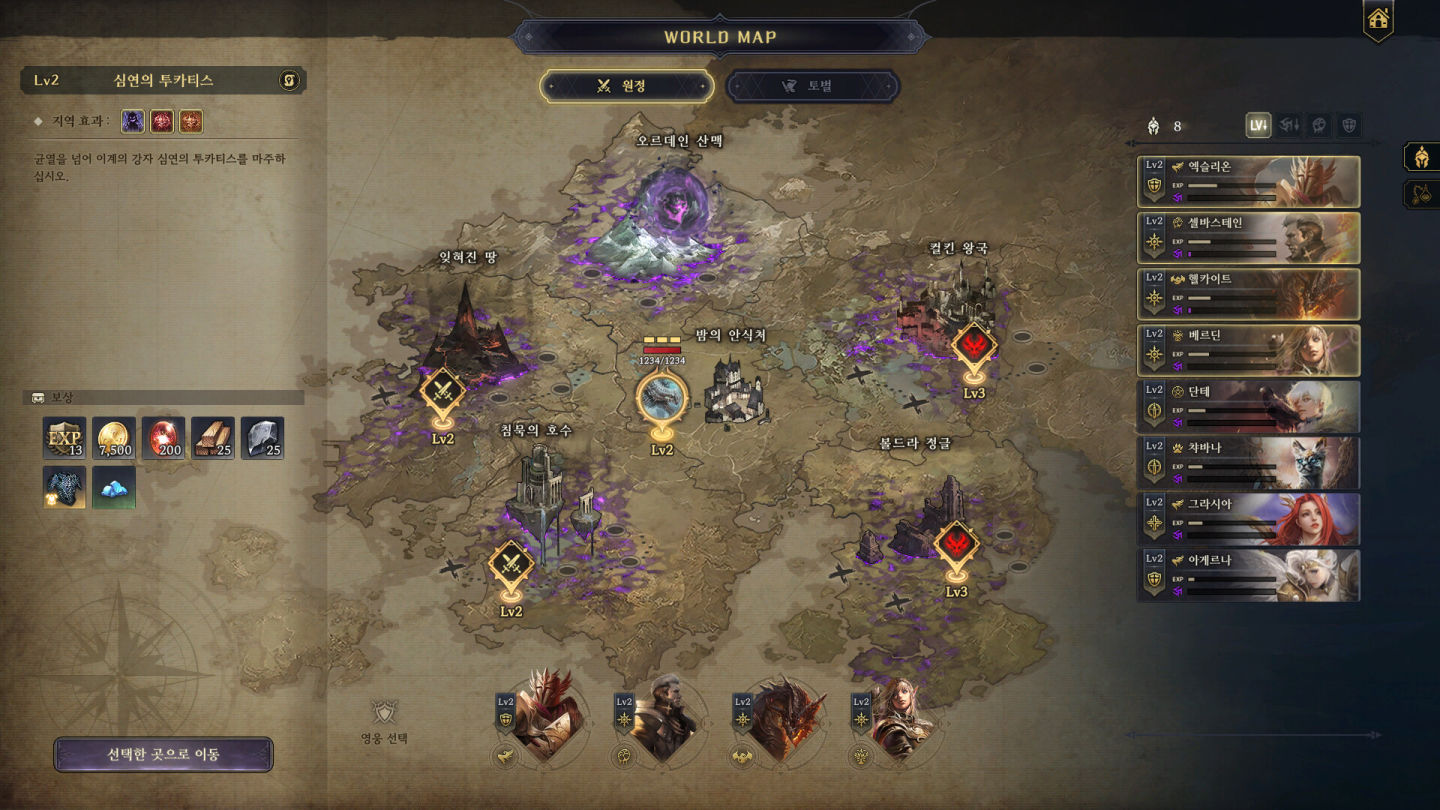The width and height of the screenshot is (1440, 810).
Task: Return home via the house icon
Action: pos(1378,19)
